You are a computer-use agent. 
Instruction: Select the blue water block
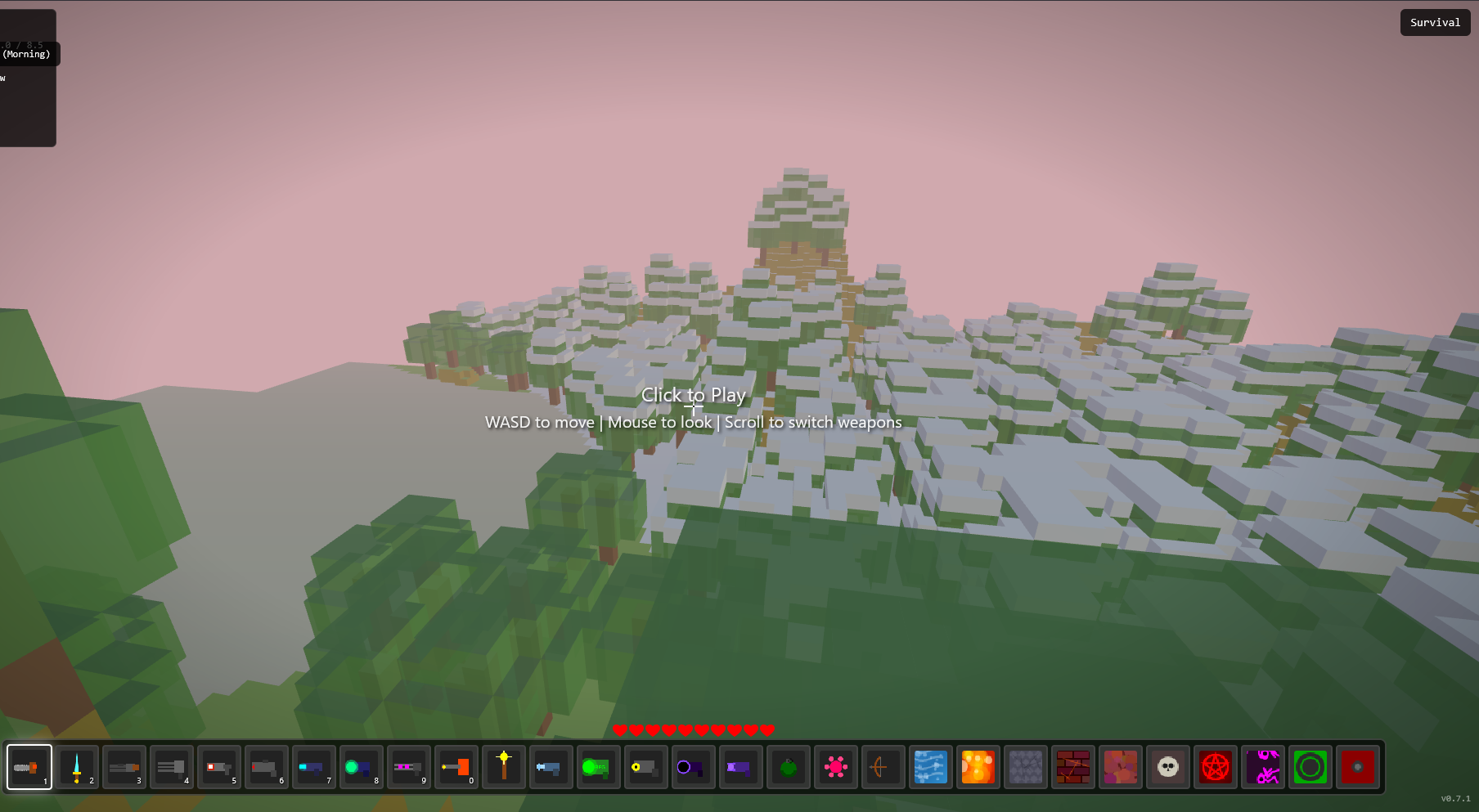[x=930, y=766]
